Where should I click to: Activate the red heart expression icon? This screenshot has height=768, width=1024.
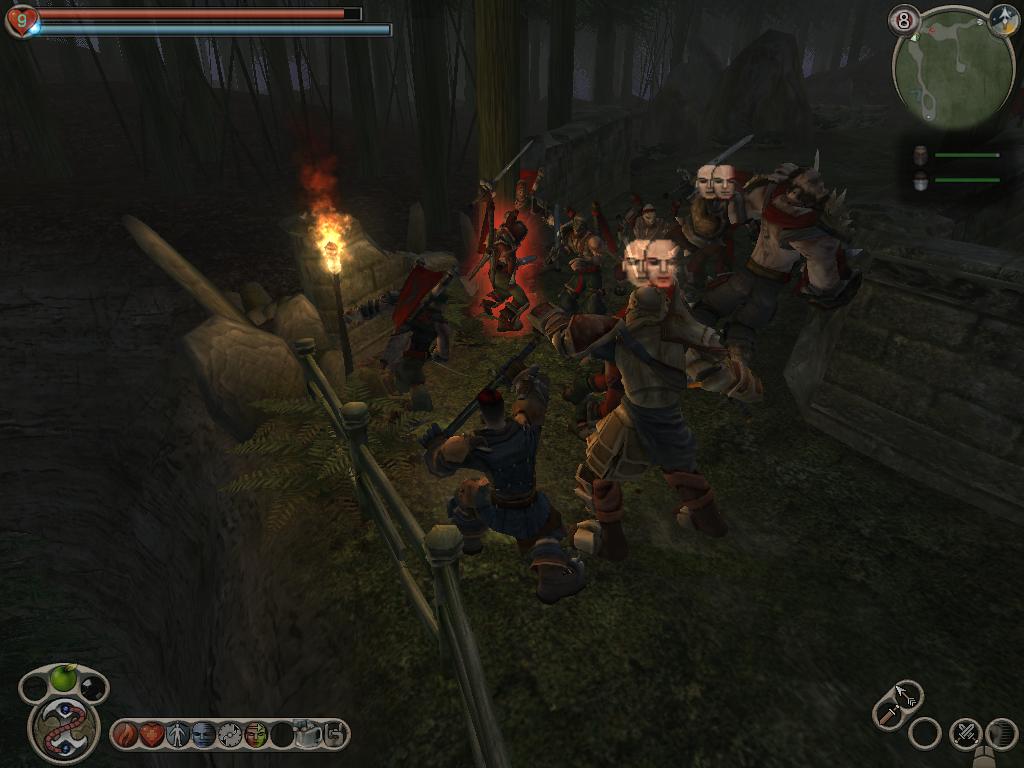point(152,735)
